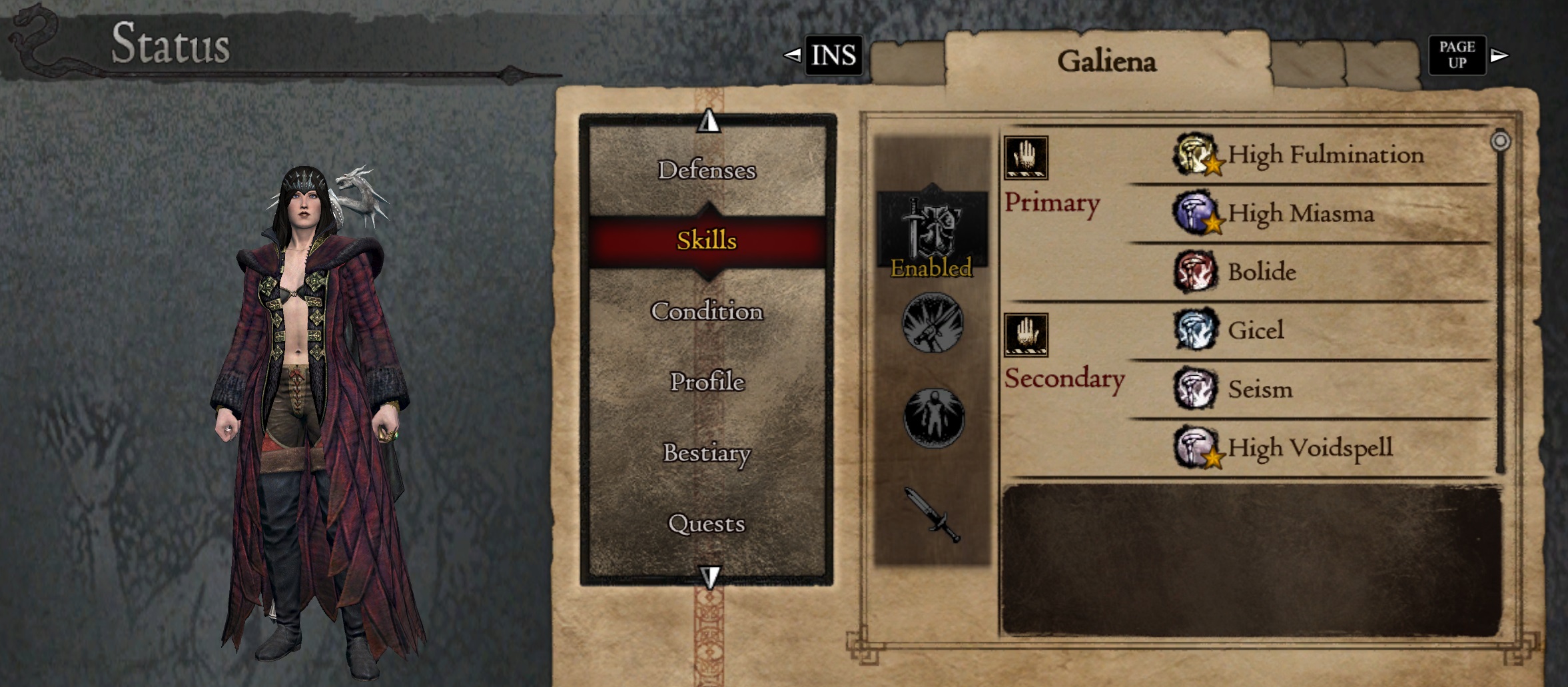This screenshot has width=1568, height=687.
Task: Click the down arrow below Quests
Action: (x=710, y=577)
